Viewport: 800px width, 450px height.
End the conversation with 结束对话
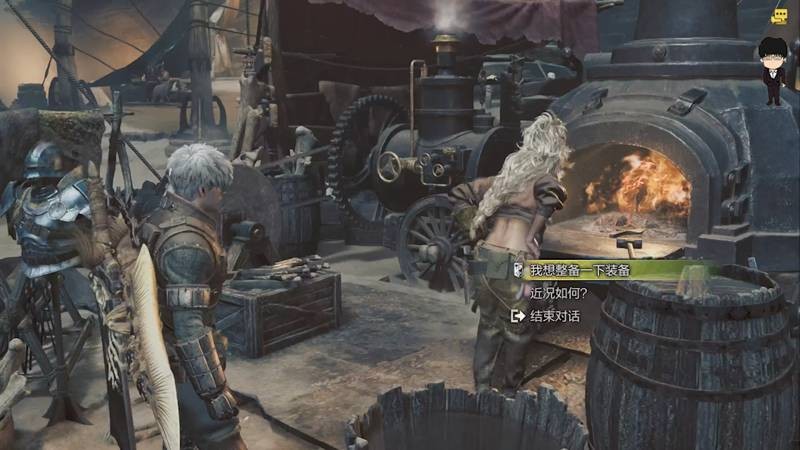point(553,316)
